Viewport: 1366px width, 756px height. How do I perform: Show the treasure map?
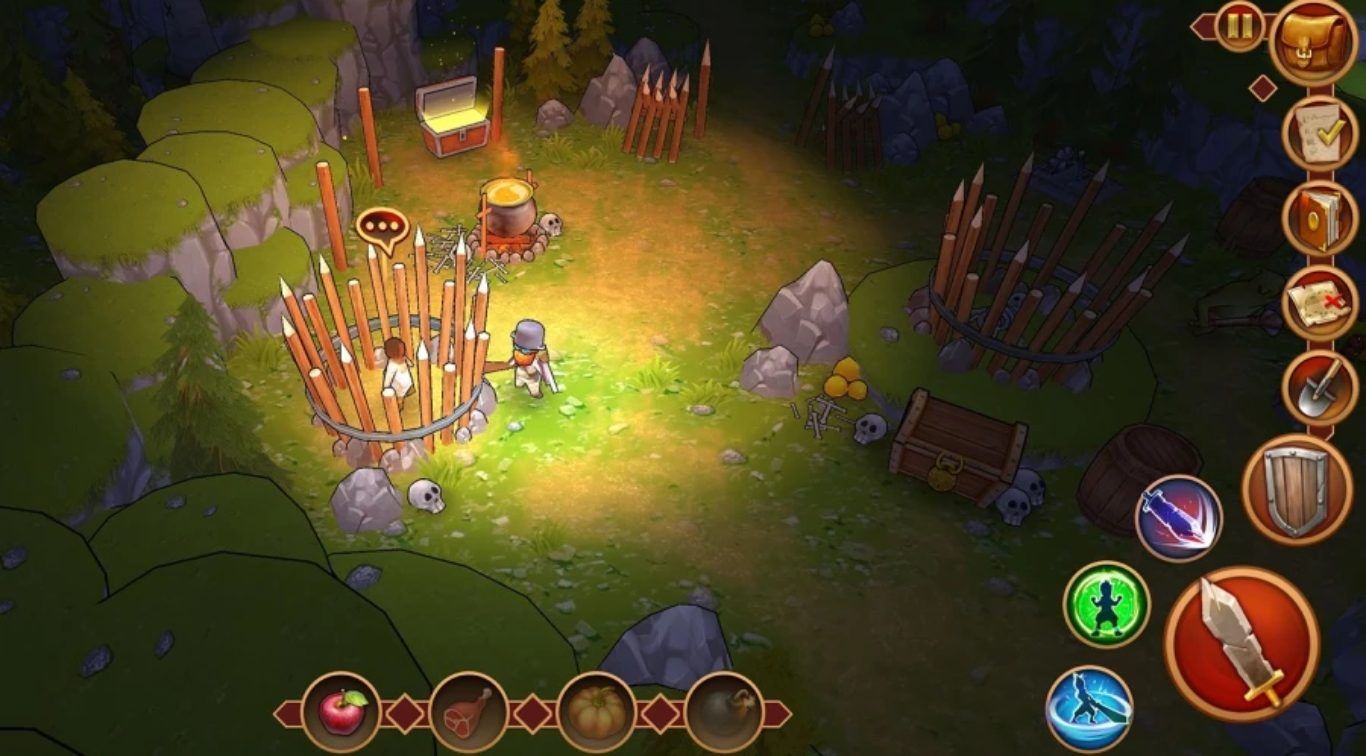[1319, 304]
